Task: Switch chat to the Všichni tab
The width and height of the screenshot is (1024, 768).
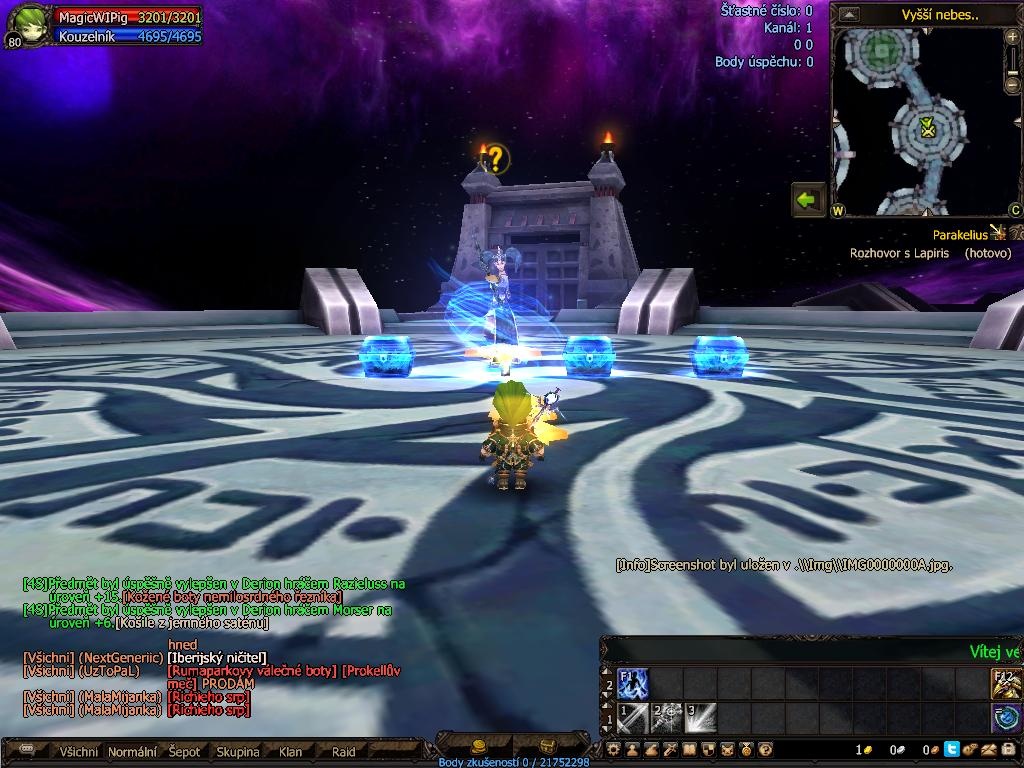Action: [x=79, y=752]
